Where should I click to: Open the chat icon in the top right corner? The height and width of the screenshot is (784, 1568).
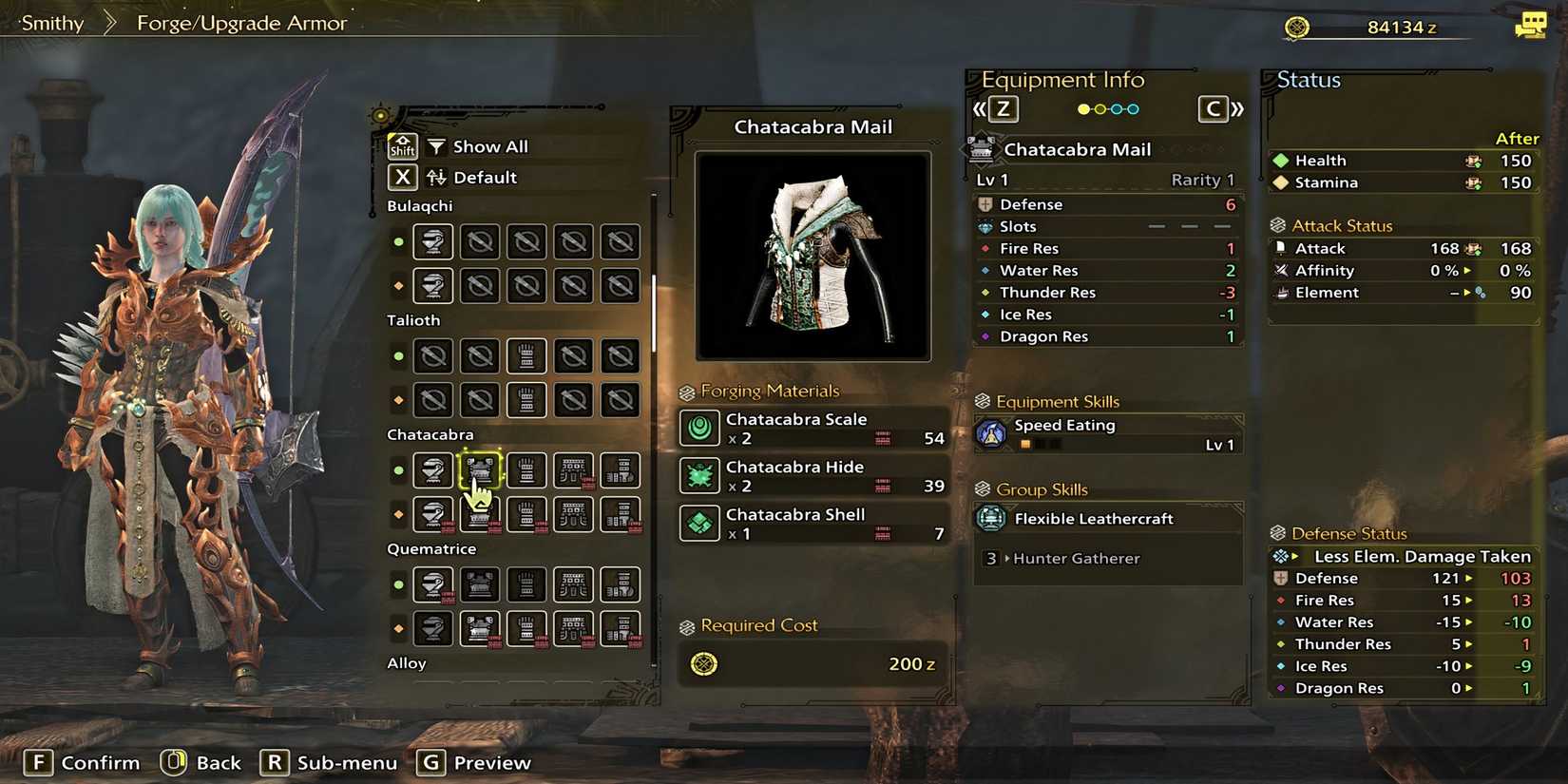(x=1532, y=26)
